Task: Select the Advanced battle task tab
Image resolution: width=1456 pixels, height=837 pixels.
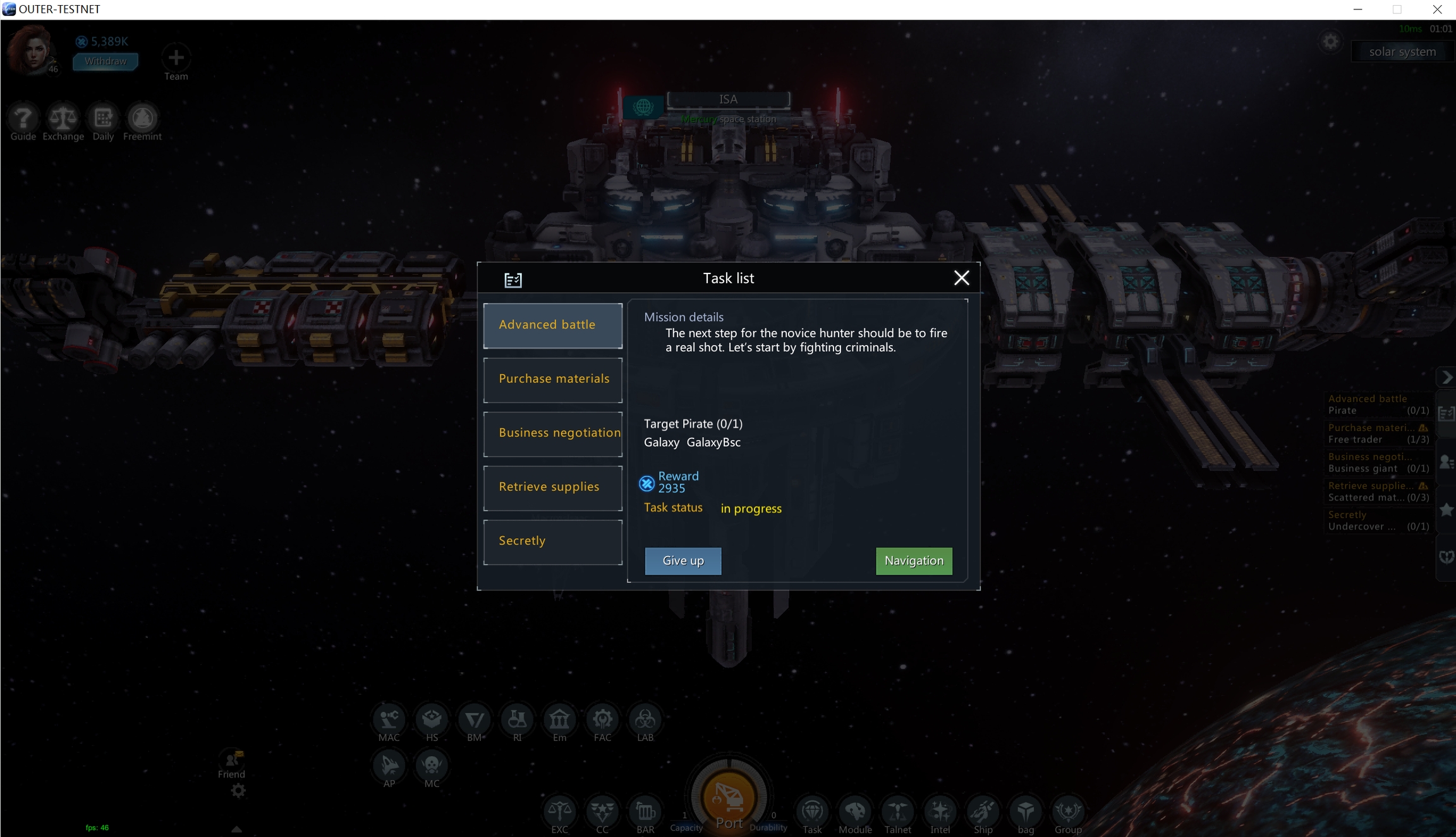Action: pos(552,325)
